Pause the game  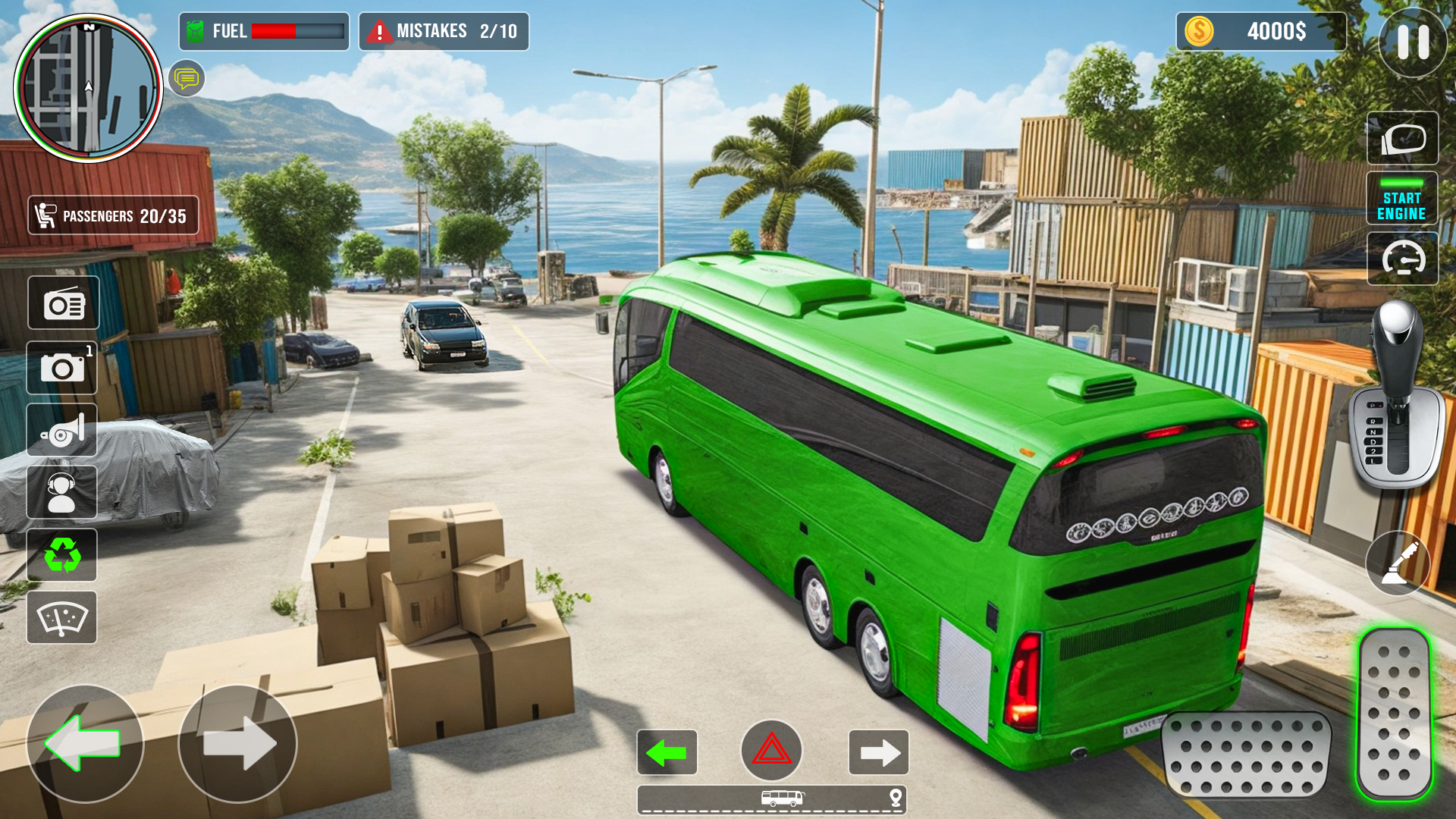[x=1412, y=42]
